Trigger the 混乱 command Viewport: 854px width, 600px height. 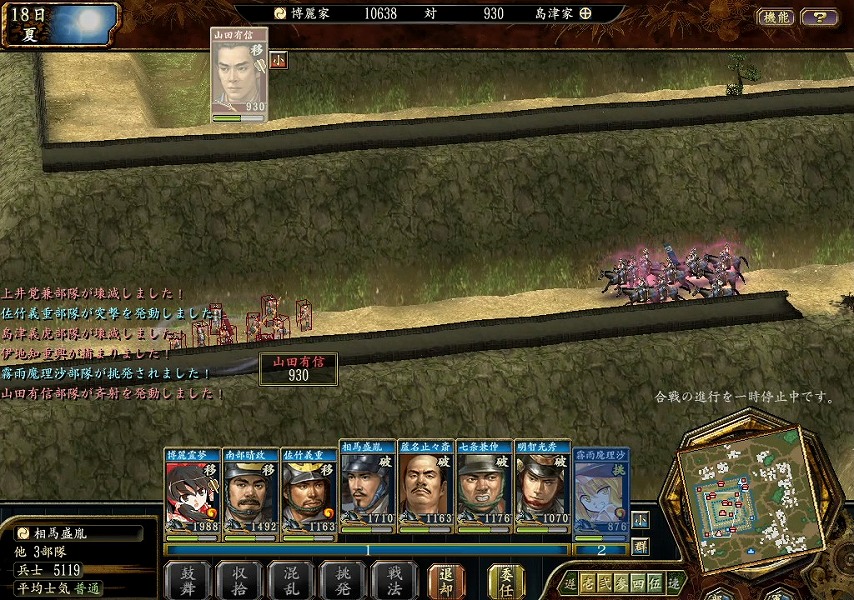(x=291, y=579)
